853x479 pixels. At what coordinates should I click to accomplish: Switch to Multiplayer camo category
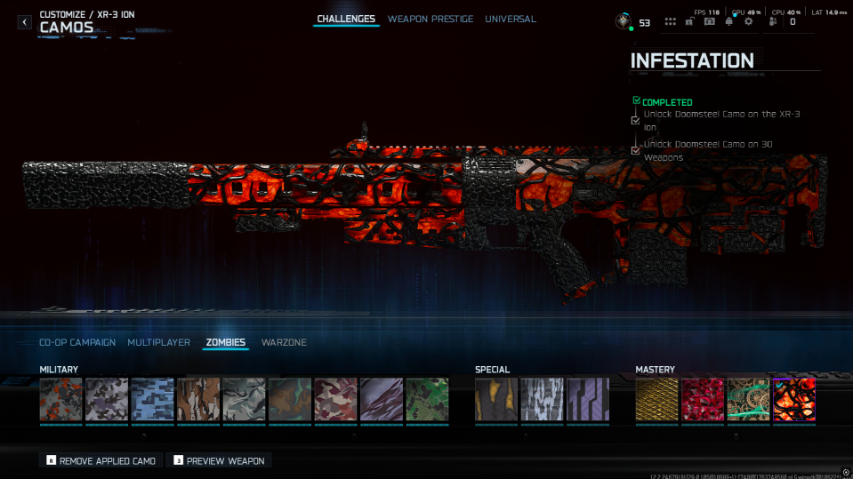click(158, 343)
